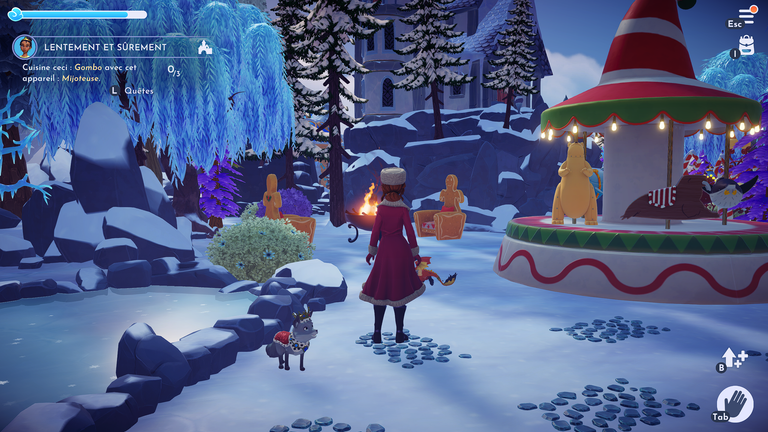Open the hand tool wheel
Screen dimensions: 768x432
click(736, 404)
